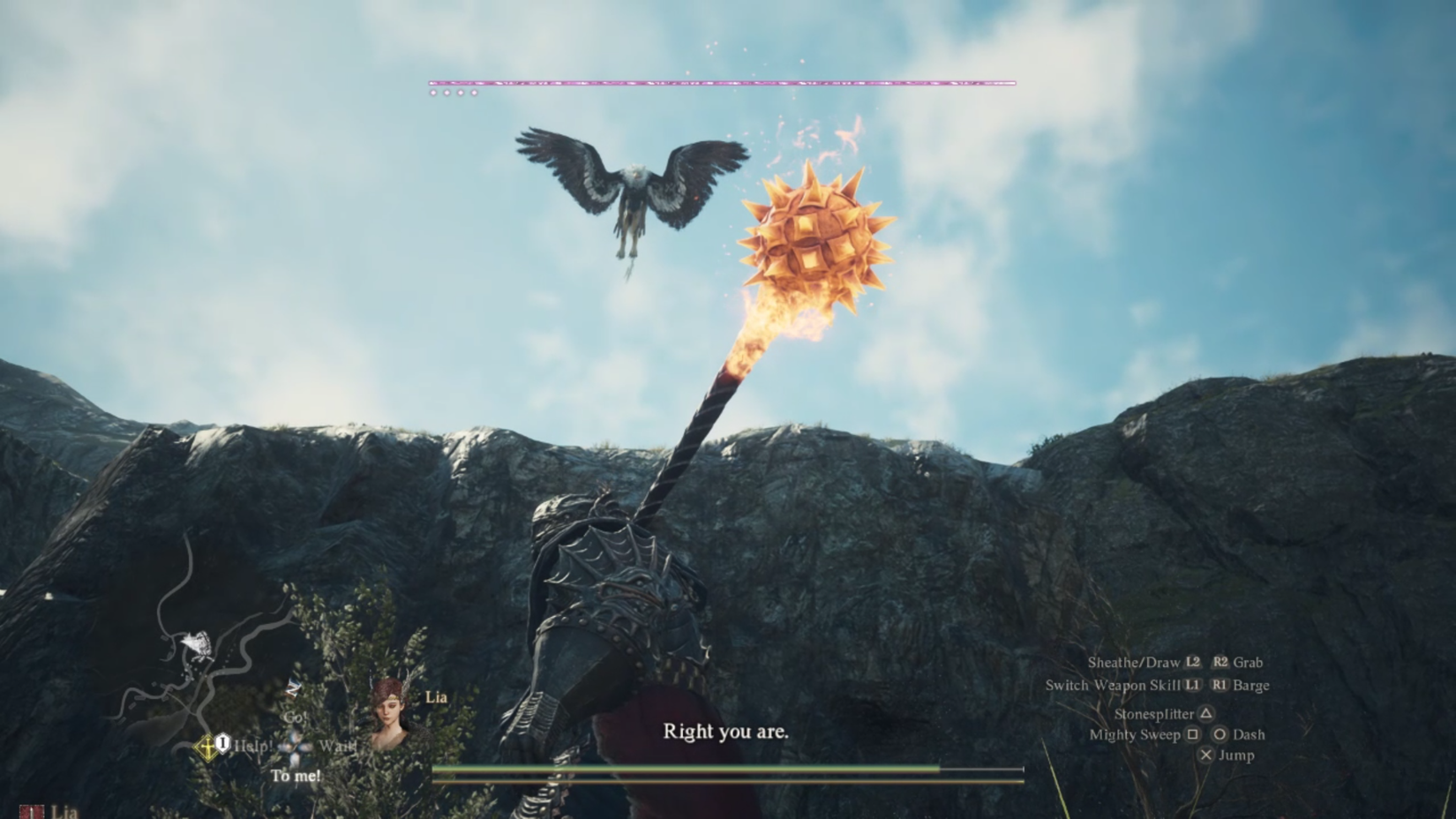This screenshot has height=819, width=1456.
Task: Click the north compass indicator above the commands
Action: (292, 689)
